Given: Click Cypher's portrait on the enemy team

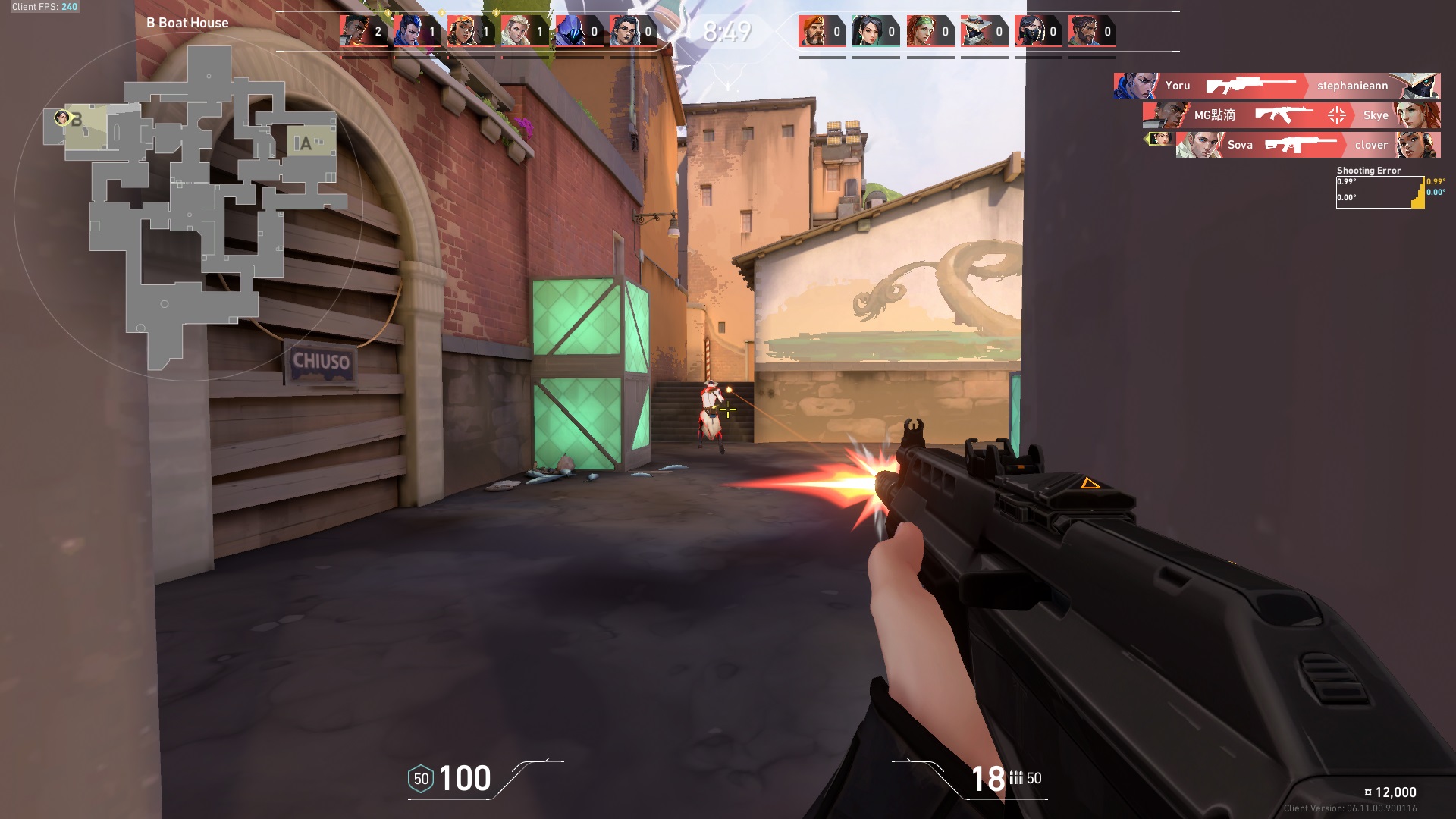Looking at the screenshot, I should pyautogui.click(x=977, y=30).
